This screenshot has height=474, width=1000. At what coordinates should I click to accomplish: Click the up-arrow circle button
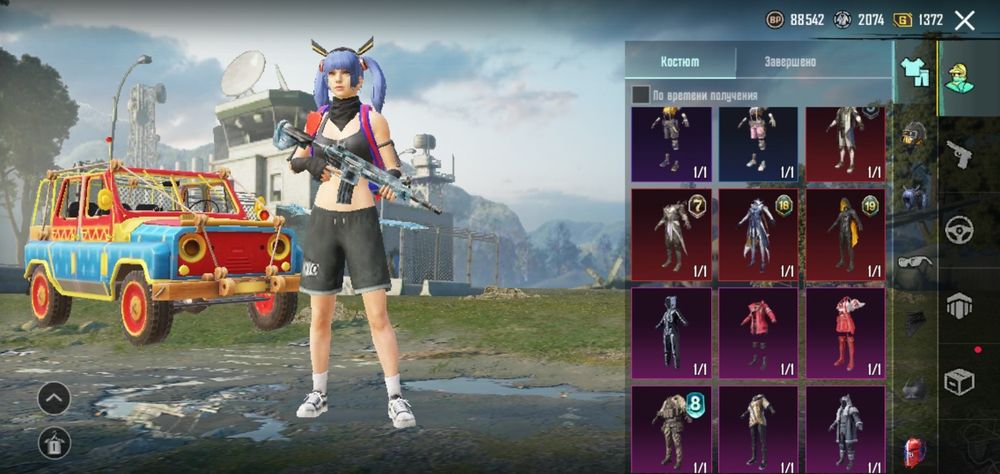tap(54, 398)
